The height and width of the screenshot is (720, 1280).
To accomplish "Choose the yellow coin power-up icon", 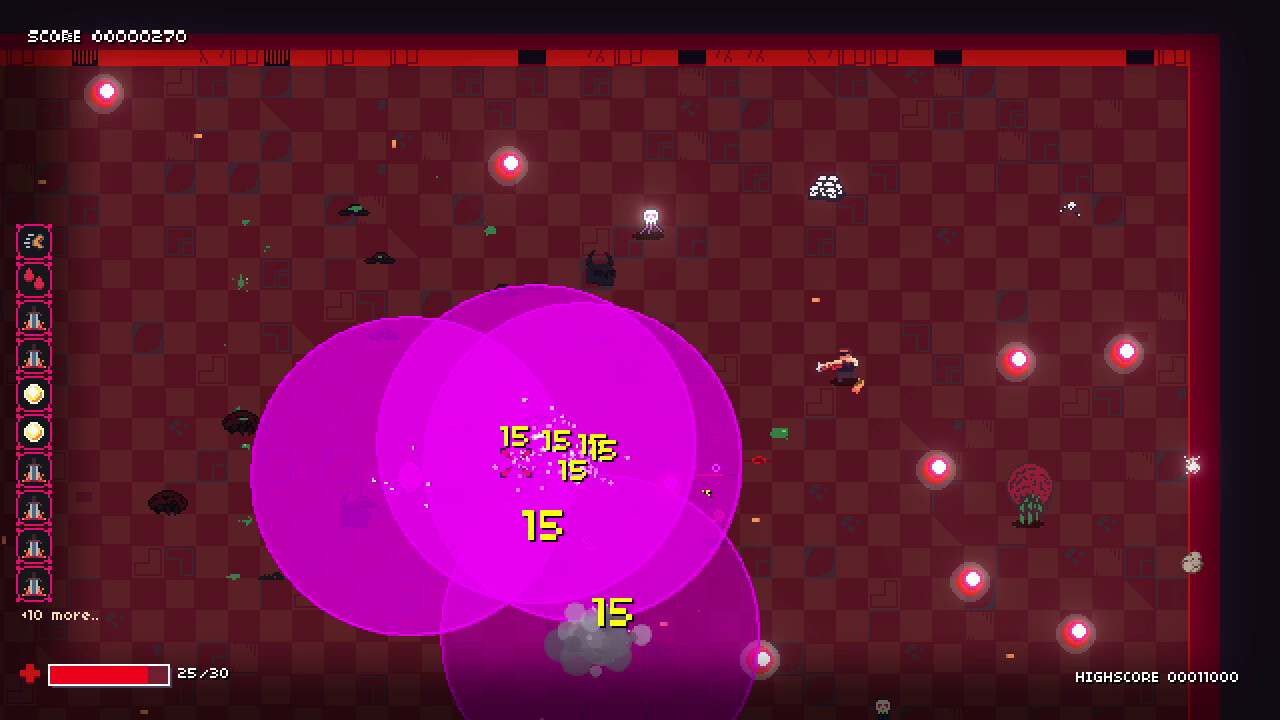I will (x=34, y=394).
